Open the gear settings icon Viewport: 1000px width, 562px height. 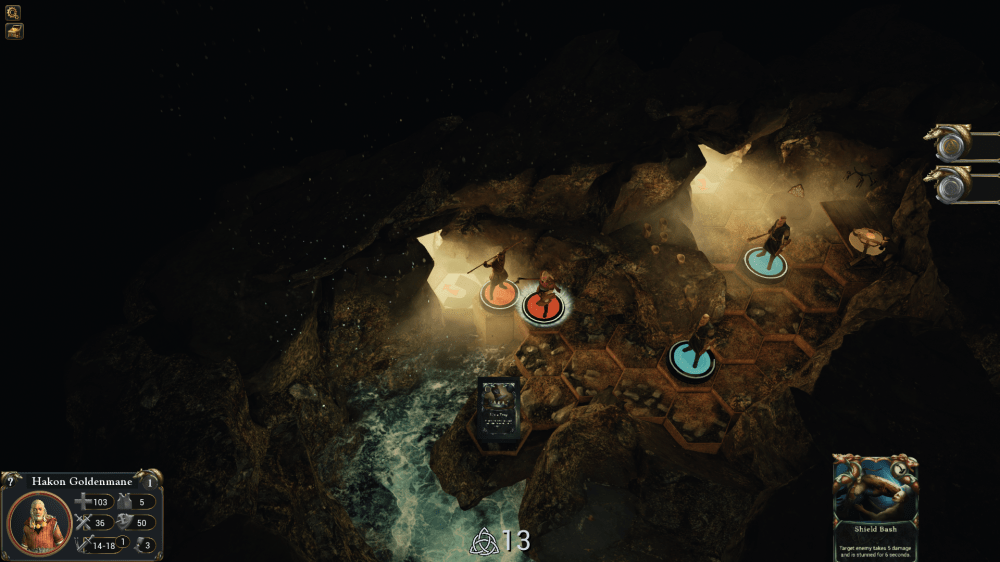(14, 13)
